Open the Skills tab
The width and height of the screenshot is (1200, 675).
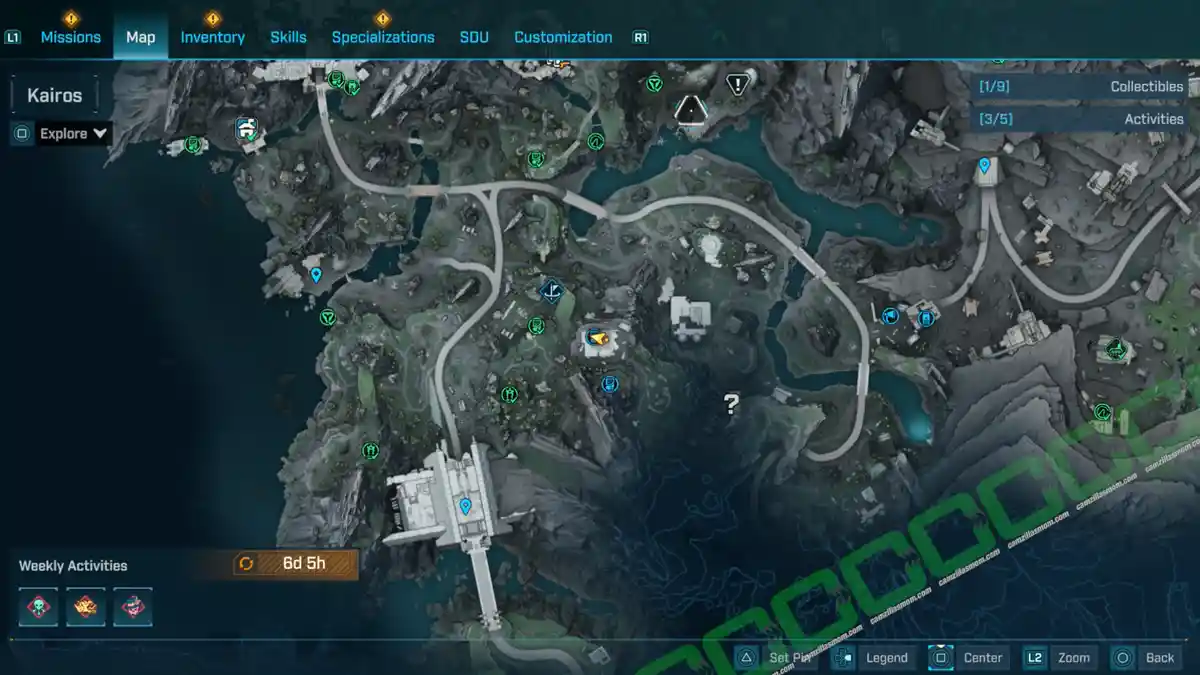coord(288,37)
